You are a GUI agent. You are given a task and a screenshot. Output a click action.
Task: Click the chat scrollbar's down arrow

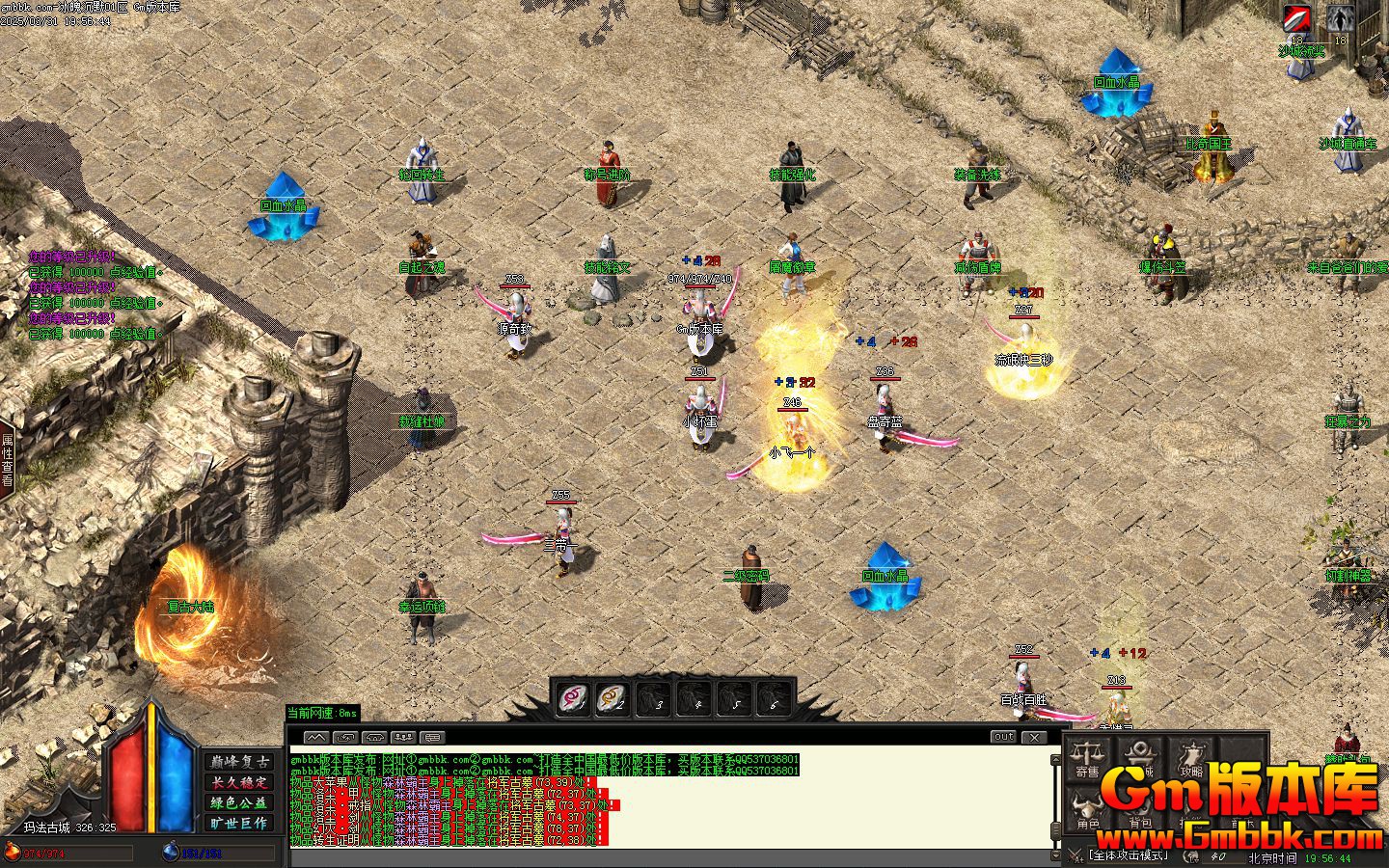coord(1054,855)
